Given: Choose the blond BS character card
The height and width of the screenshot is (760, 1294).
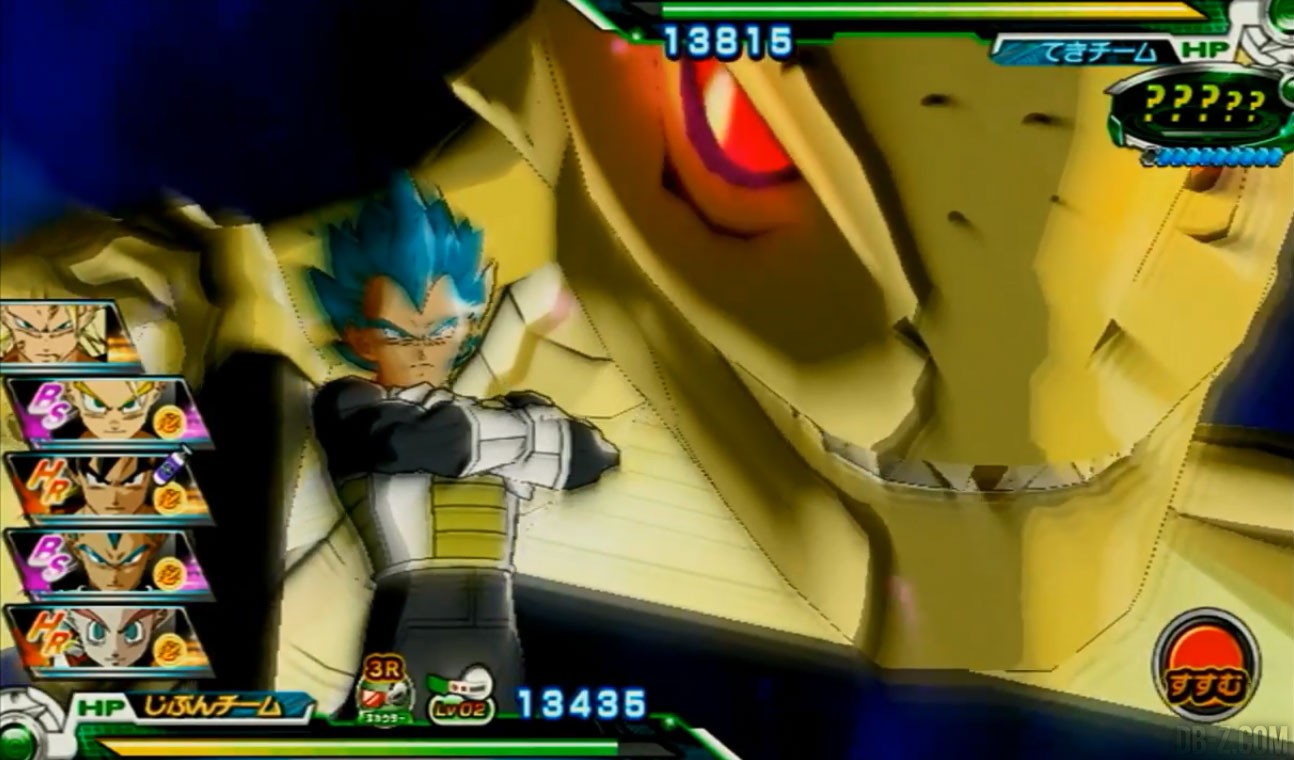Looking at the screenshot, I should (x=108, y=410).
